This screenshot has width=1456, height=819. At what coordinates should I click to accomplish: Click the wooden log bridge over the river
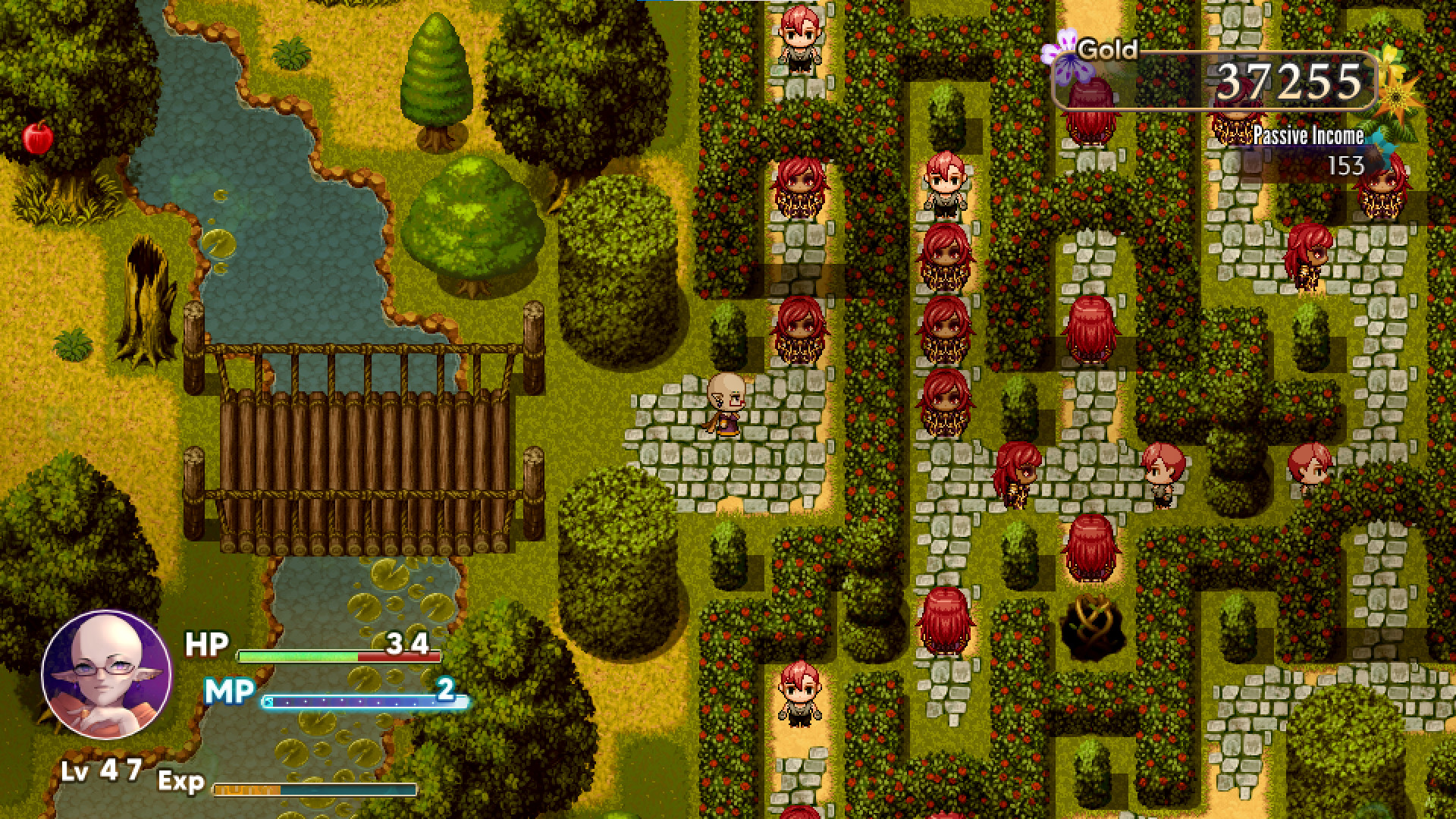(364, 463)
